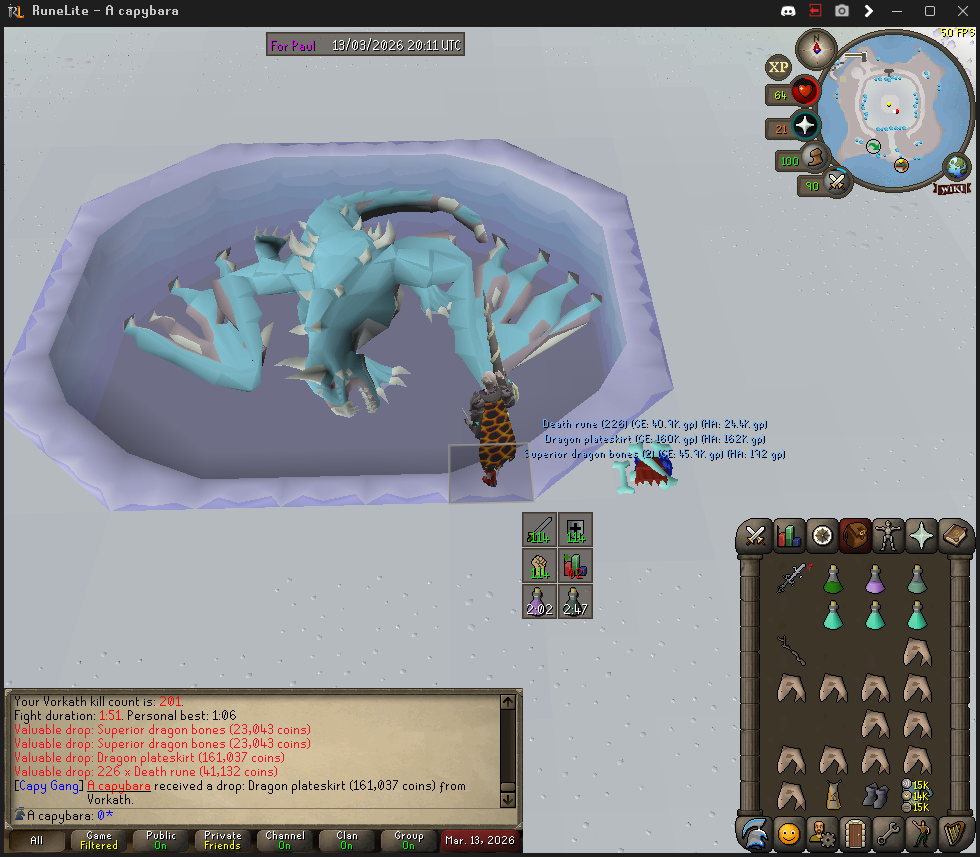Select the boots item in inventory
Screen dimensions: 980x857
click(x=875, y=796)
